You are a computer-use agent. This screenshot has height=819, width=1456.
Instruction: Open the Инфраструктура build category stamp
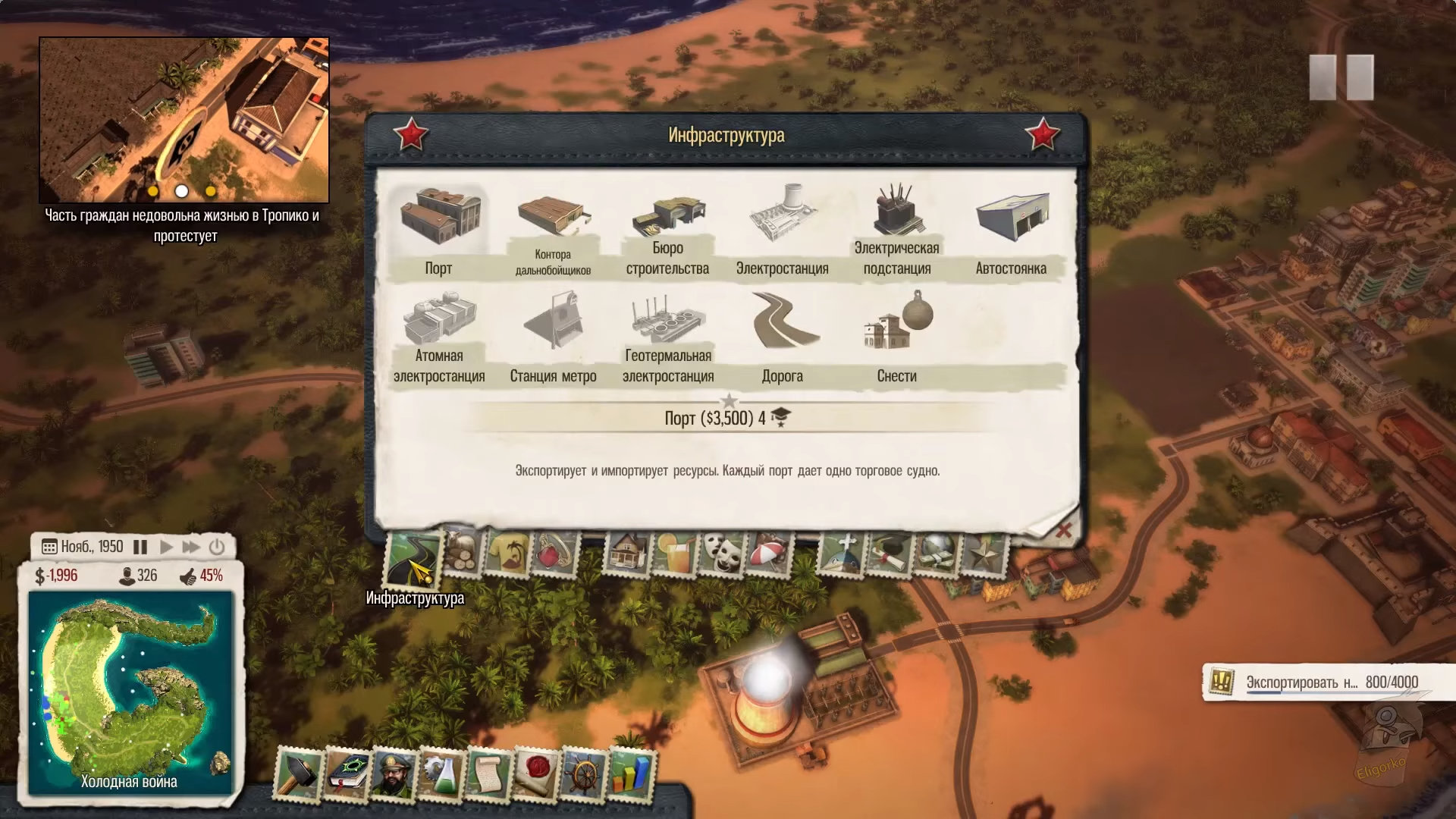coord(413,560)
